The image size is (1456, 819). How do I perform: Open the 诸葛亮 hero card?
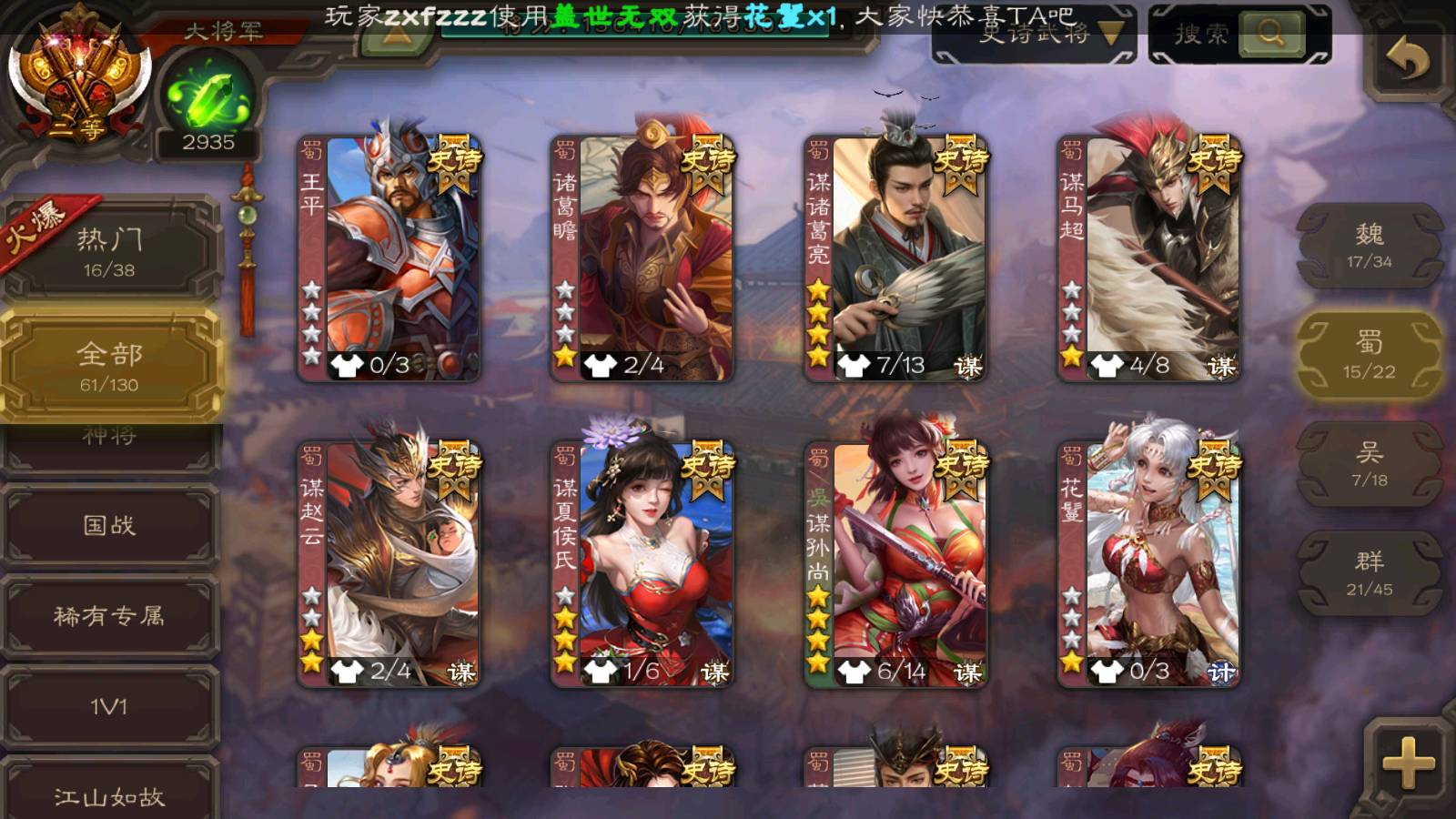tap(895, 258)
